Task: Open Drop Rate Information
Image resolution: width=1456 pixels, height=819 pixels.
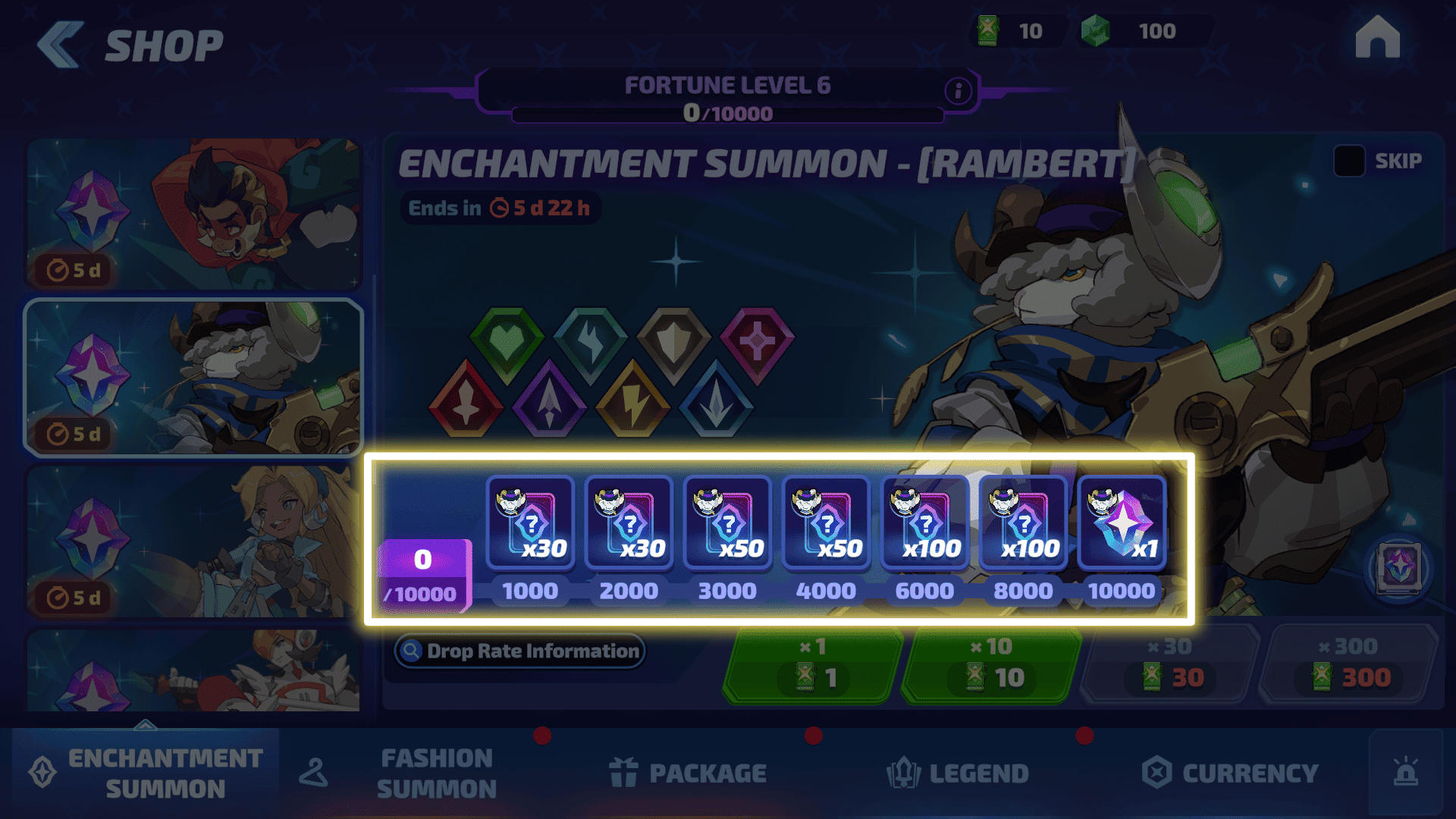Action: click(520, 651)
